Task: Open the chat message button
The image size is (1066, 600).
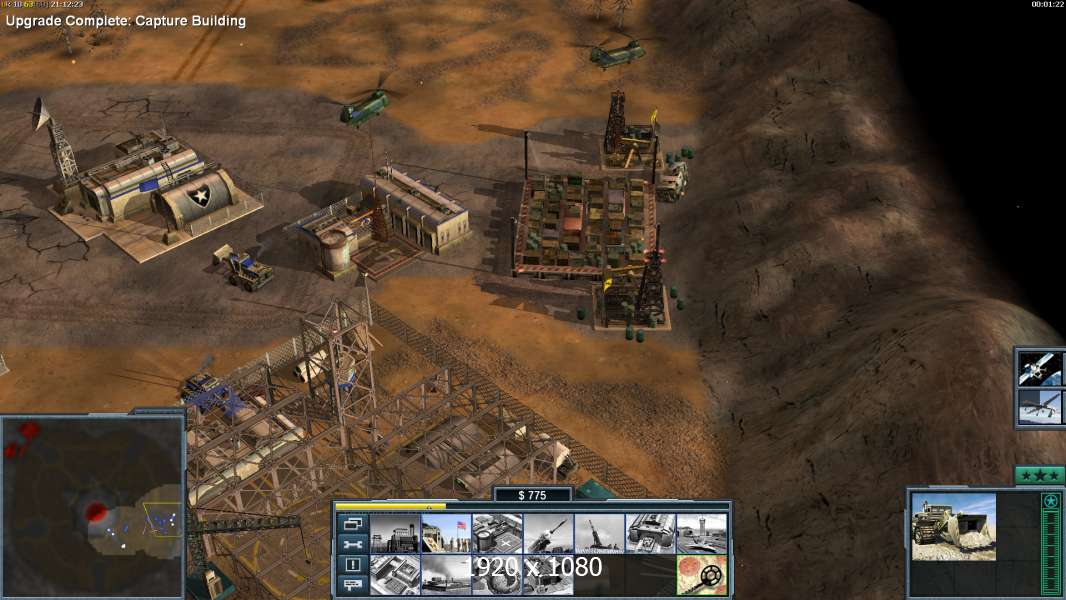Action: [x=352, y=586]
